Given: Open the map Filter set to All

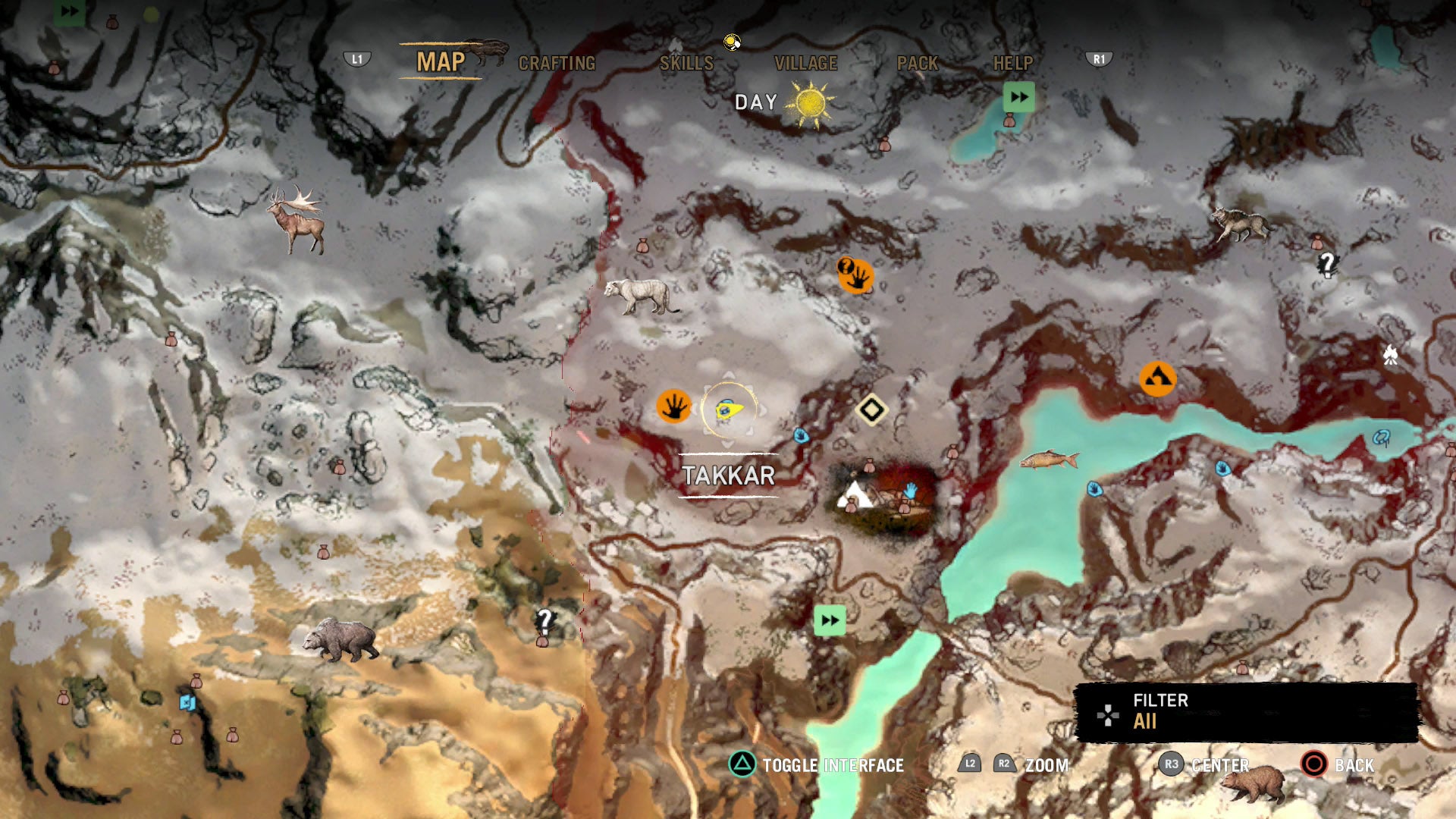Looking at the screenshot, I should click(1246, 711).
